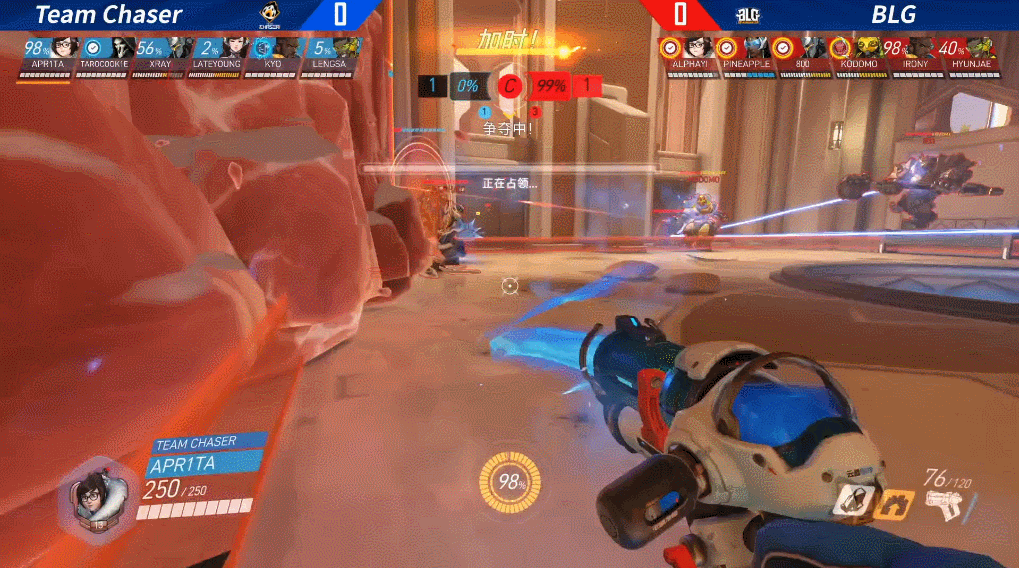Switch view to KYD's player card
The width and height of the screenshot is (1019, 568).
[x=273, y=55]
